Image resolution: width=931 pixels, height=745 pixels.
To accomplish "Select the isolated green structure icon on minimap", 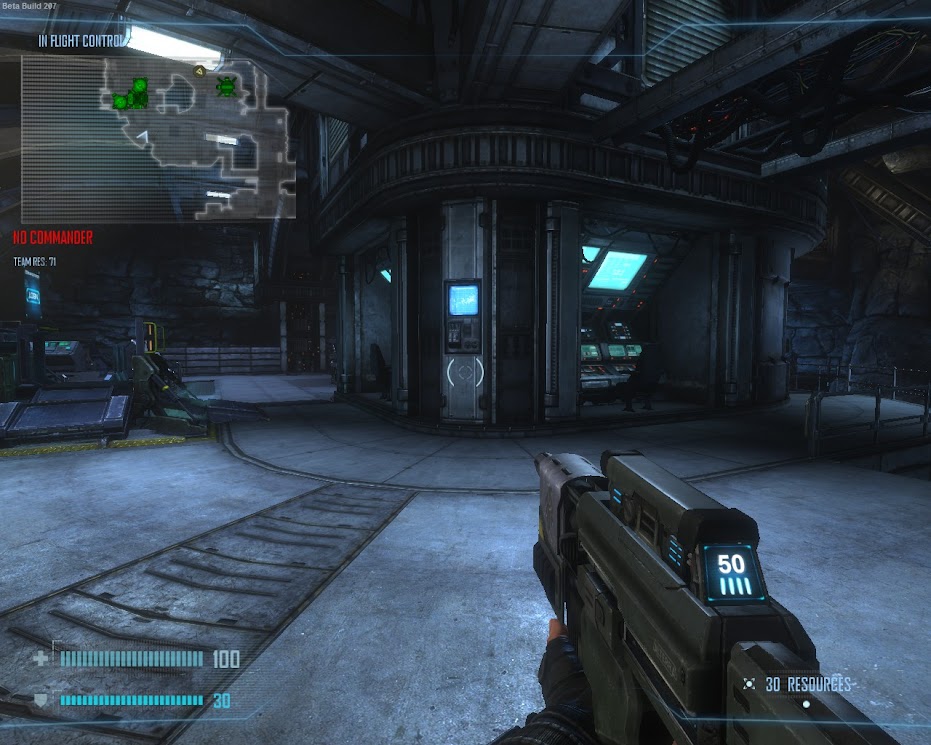I will (x=227, y=86).
